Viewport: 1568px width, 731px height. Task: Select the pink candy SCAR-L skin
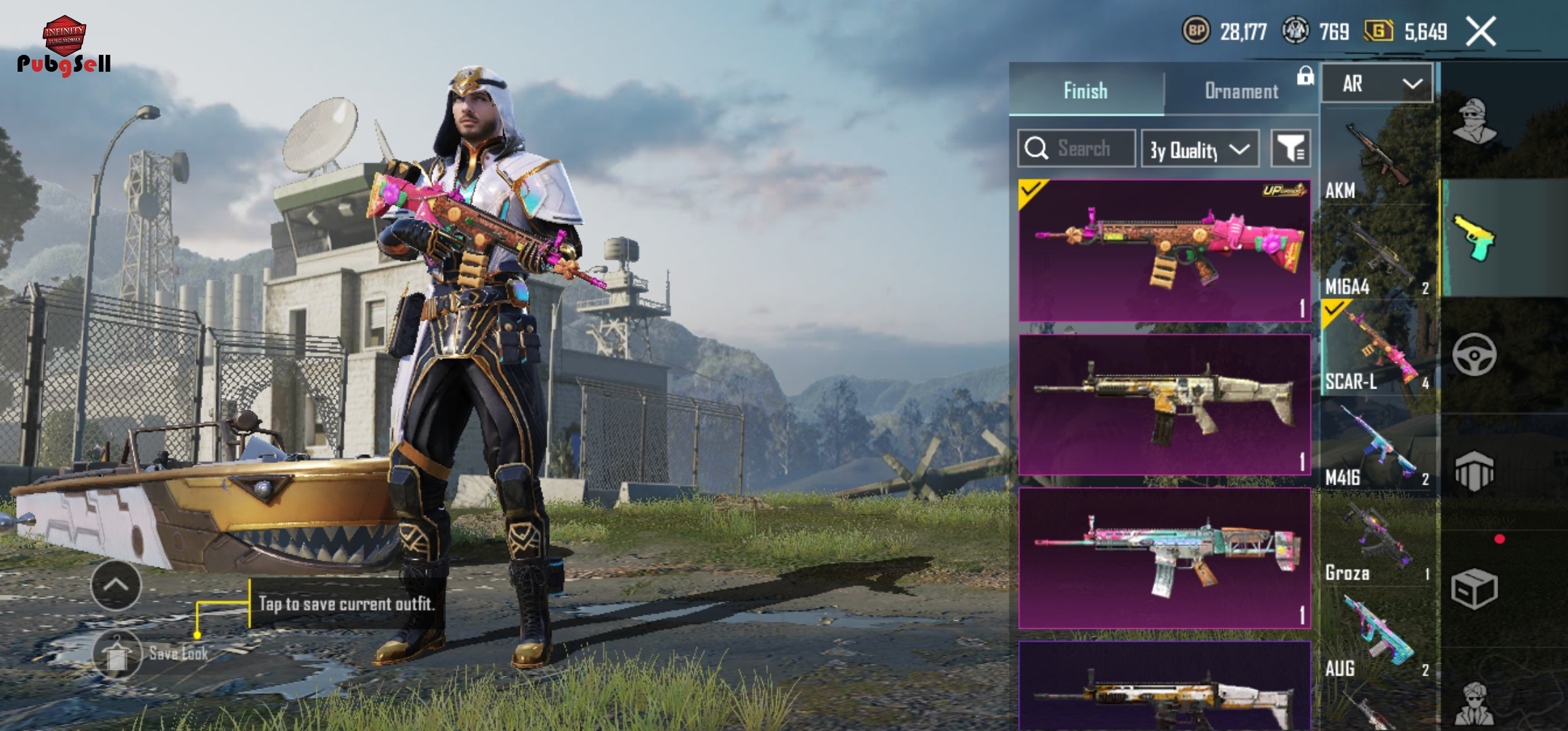1164,250
